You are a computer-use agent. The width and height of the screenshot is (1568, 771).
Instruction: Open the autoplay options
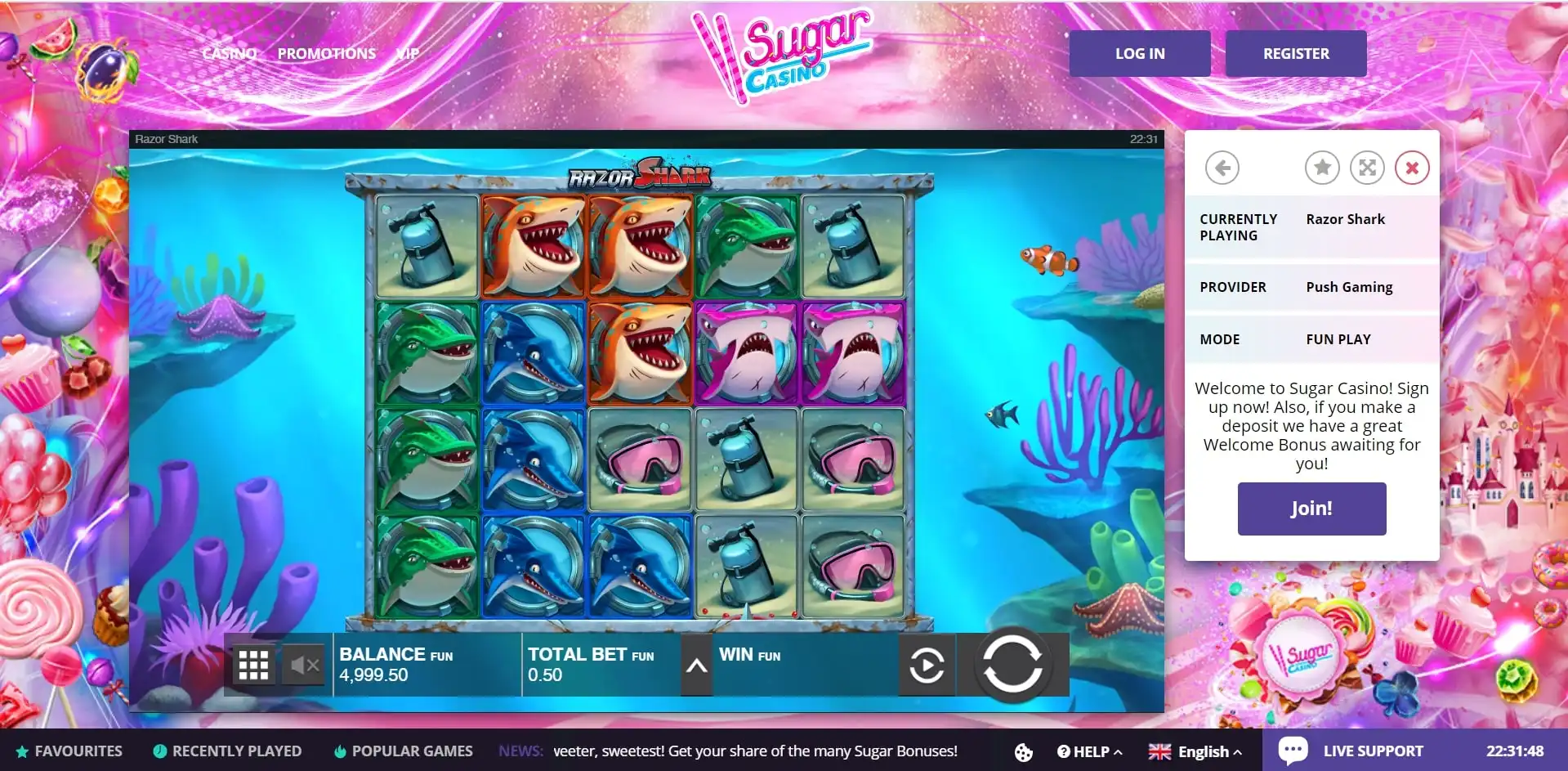pos(927,666)
